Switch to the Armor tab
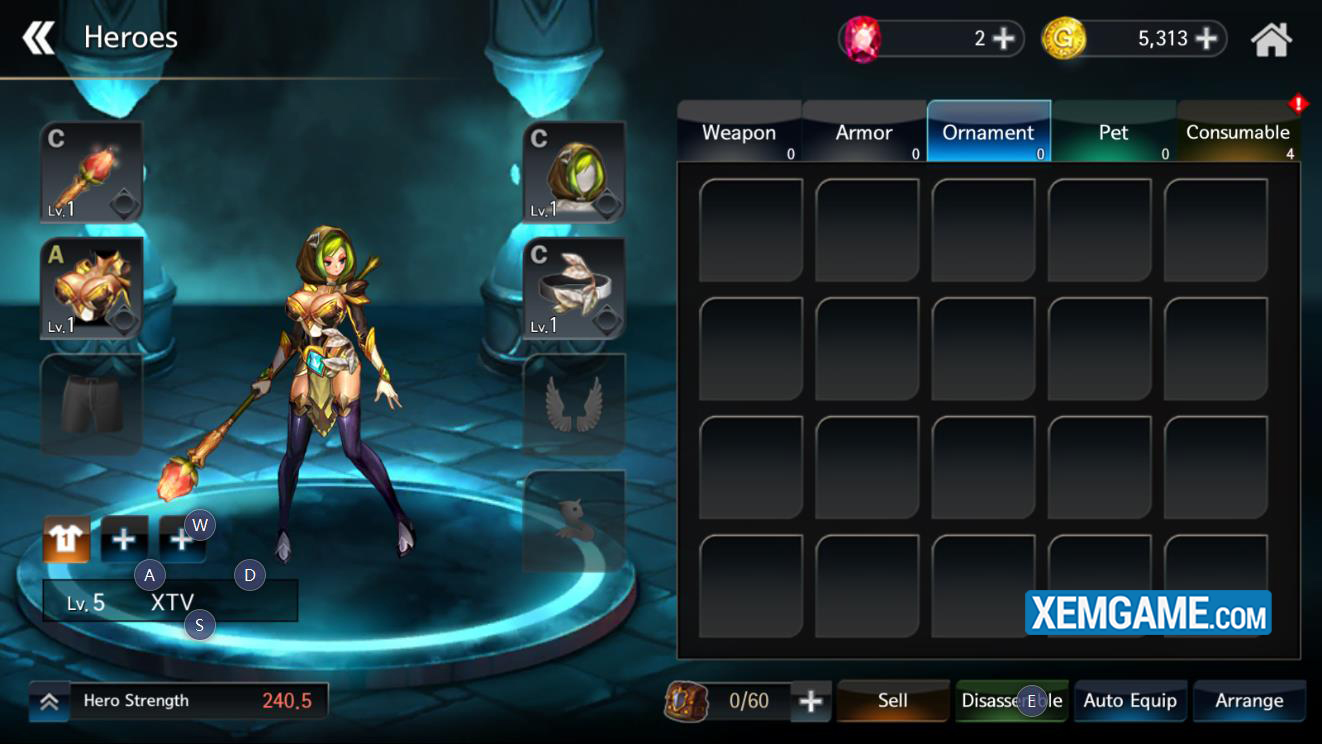Image resolution: width=1322 pixels, height=744 pixels. 864,133
